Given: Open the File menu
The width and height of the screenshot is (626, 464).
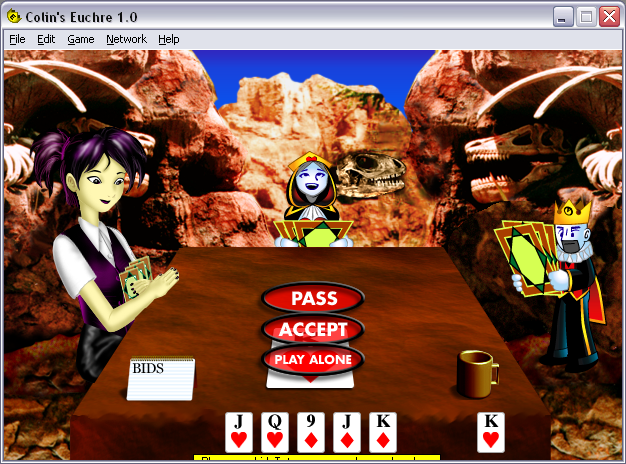Looking at the screenshot, I should point(17,39).
